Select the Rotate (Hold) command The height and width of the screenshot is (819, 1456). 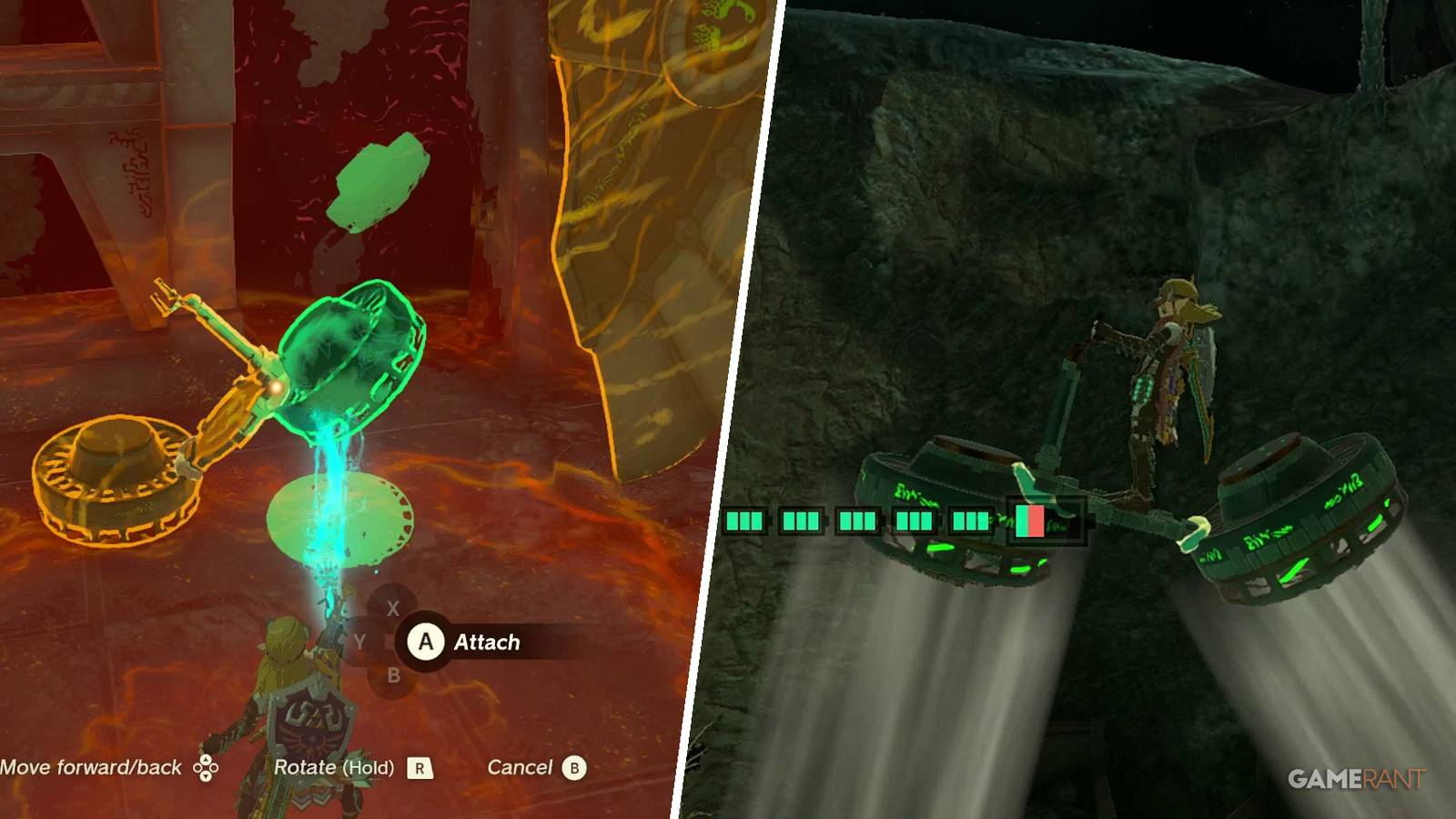(337, 767)
